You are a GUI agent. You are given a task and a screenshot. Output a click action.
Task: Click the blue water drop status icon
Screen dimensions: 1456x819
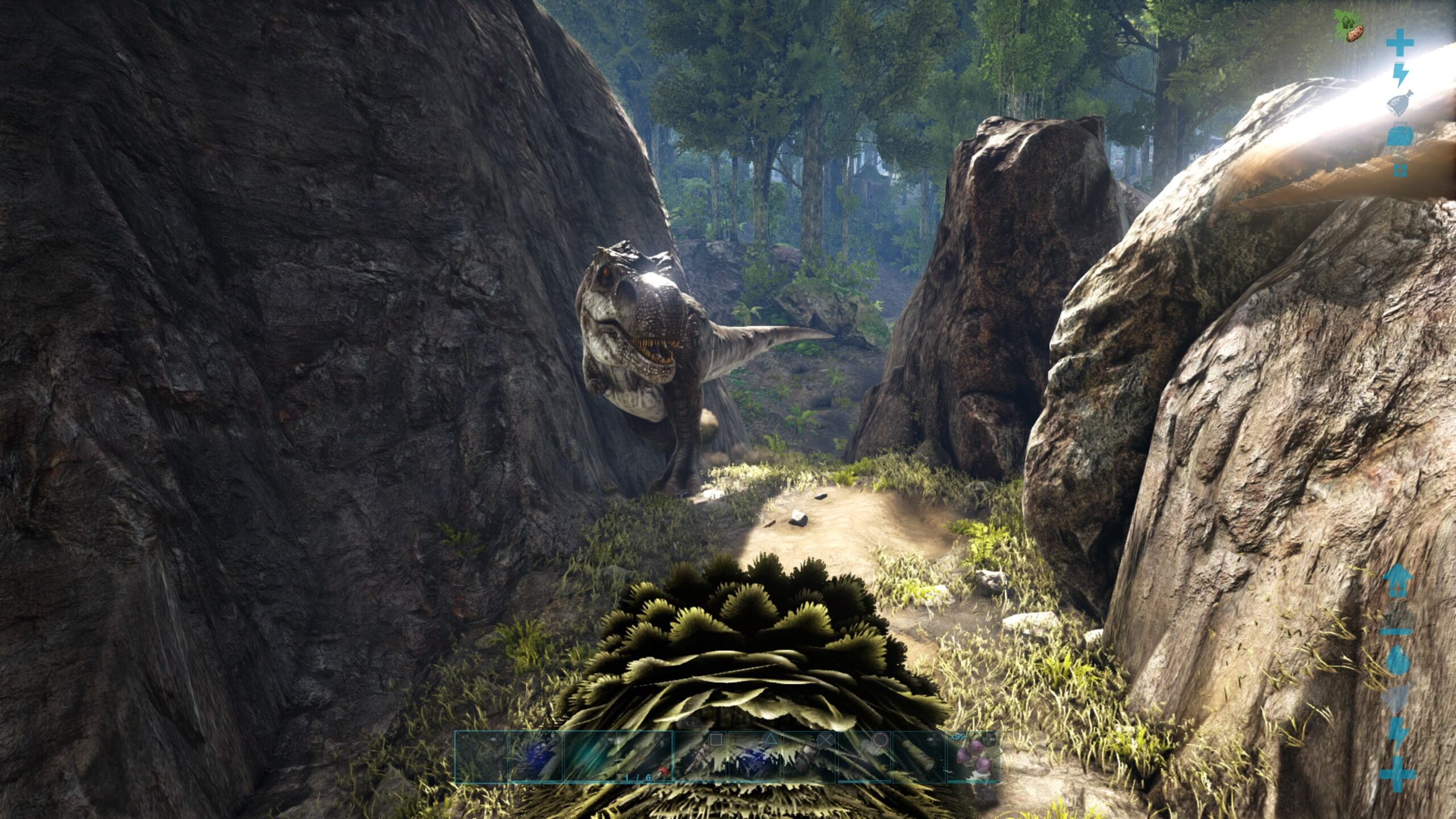click(1397, 661)
